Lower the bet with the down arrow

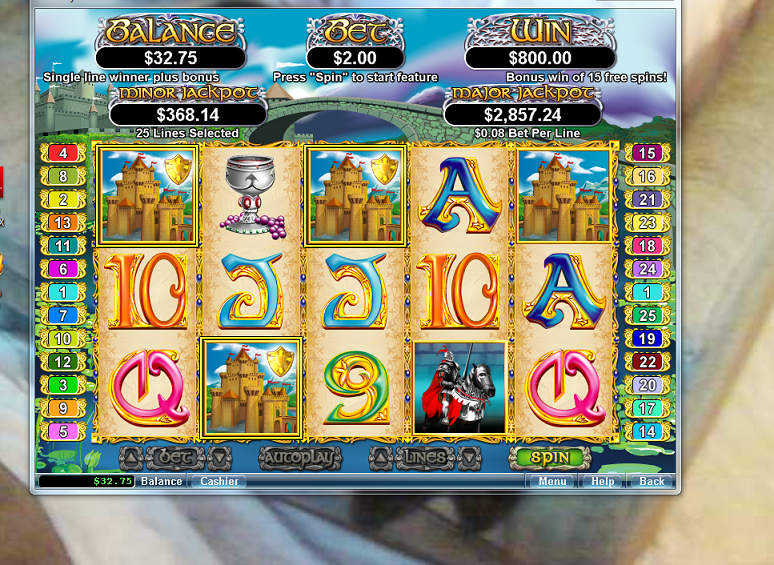pos(219,458)
